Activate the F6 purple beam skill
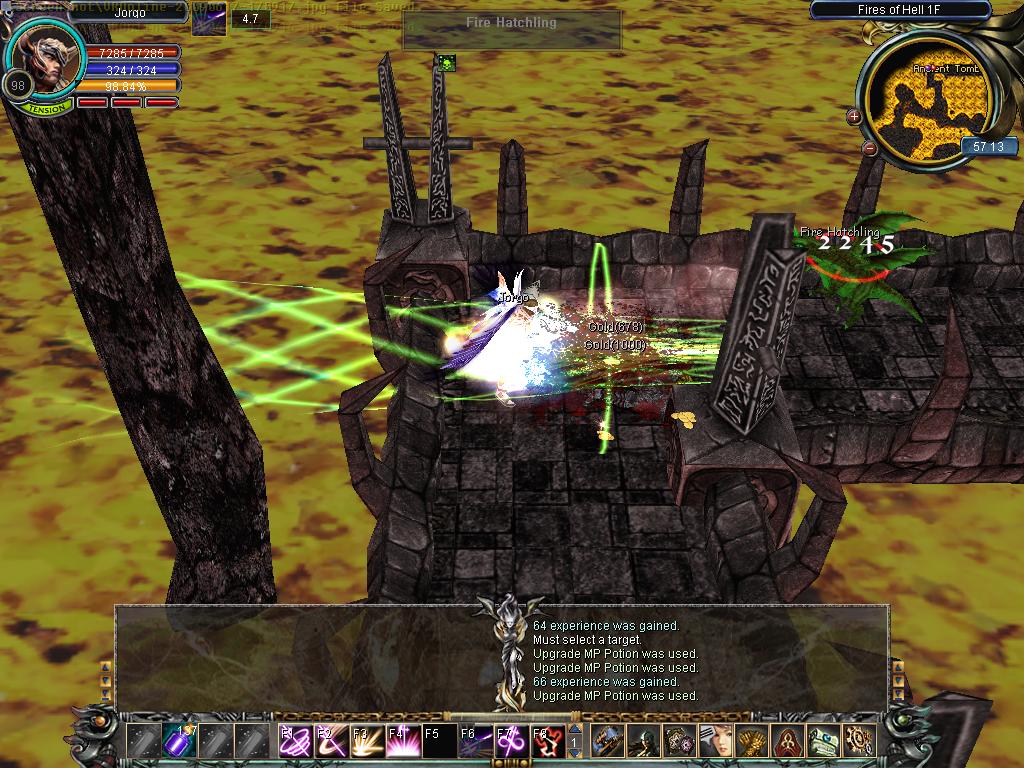1024x768 pixels. [x=474, y=741]
